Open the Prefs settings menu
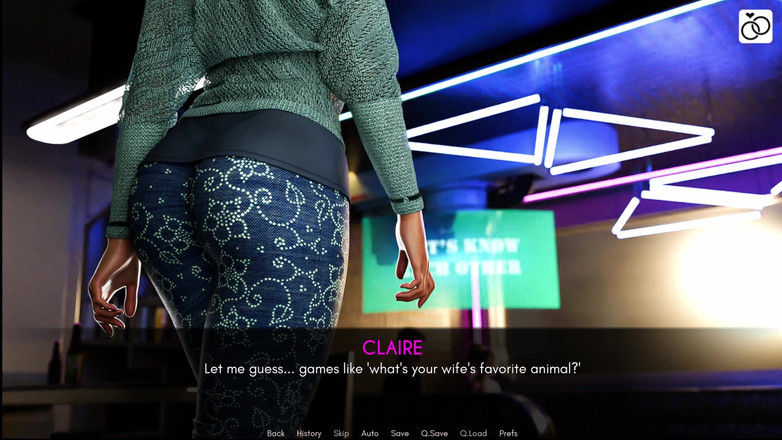This screenshot has width=782, height=440. (x=508, y=433)
